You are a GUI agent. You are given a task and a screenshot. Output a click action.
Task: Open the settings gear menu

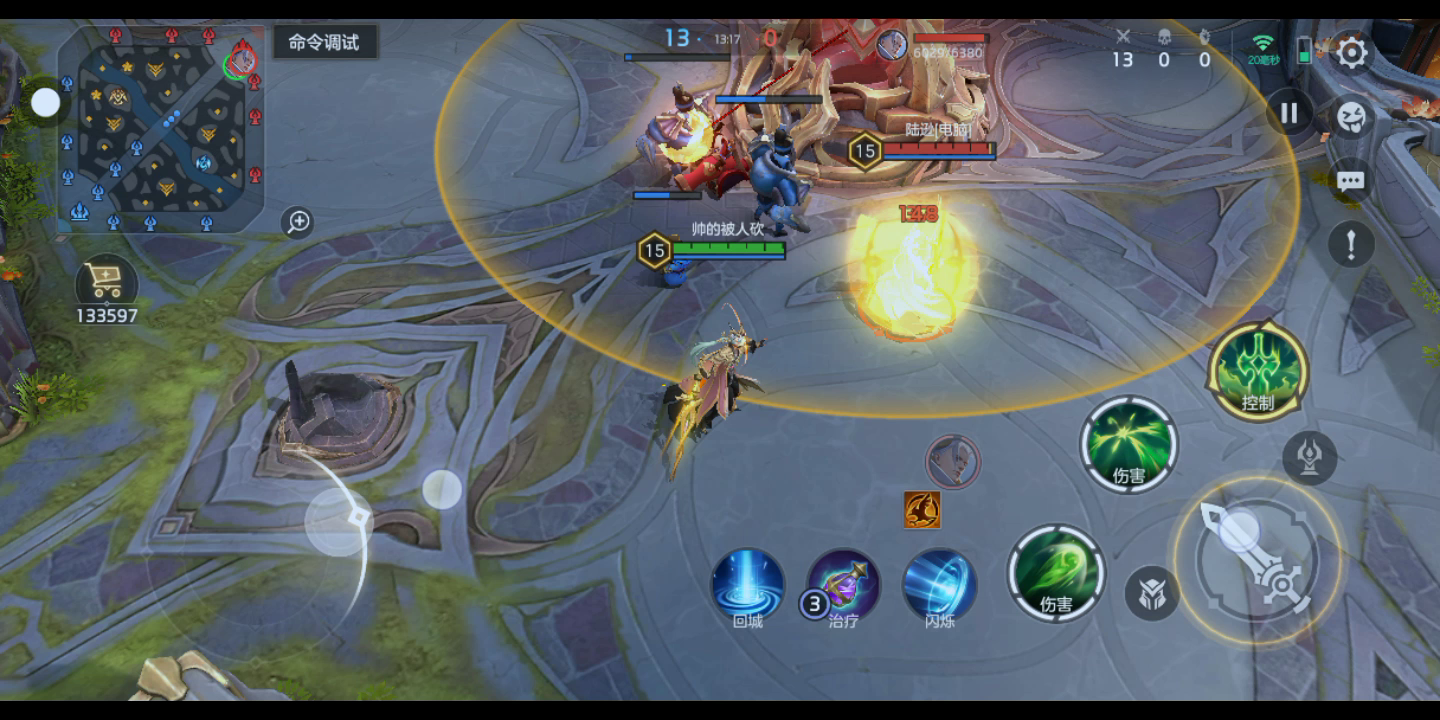point(1351,53)
